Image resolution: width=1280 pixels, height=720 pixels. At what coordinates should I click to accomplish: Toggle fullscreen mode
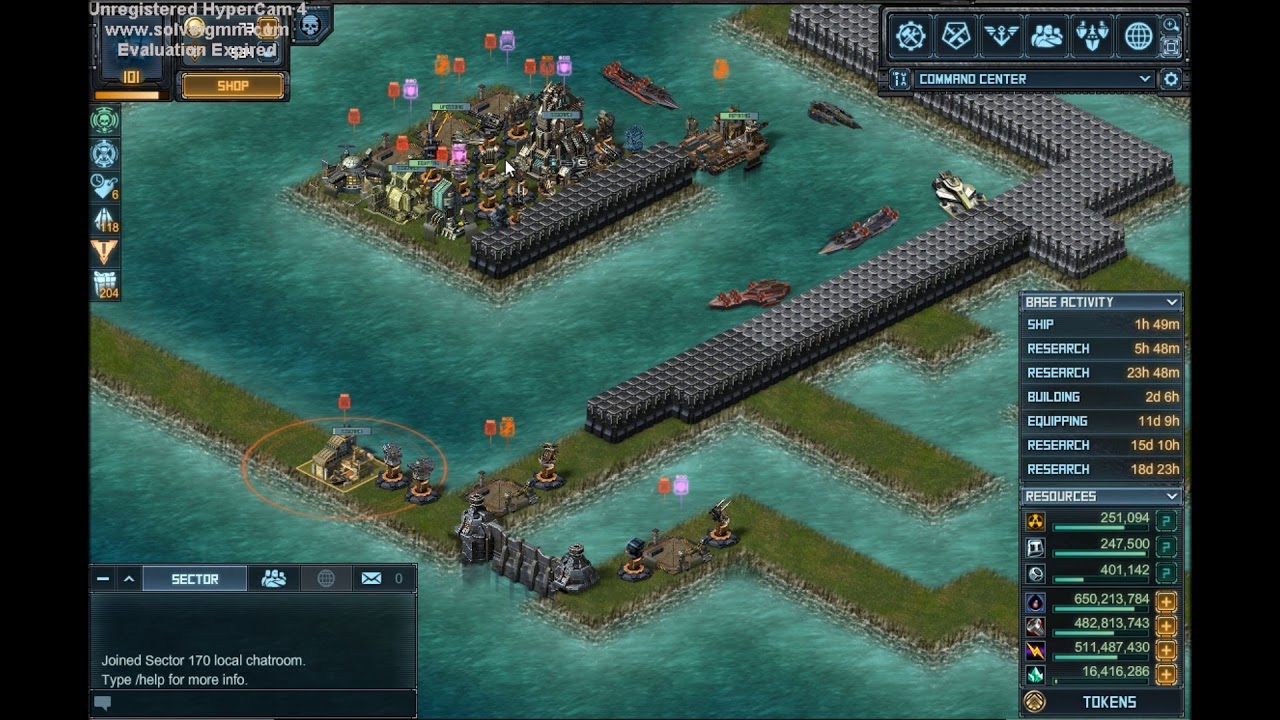[x=1170, y=46]
